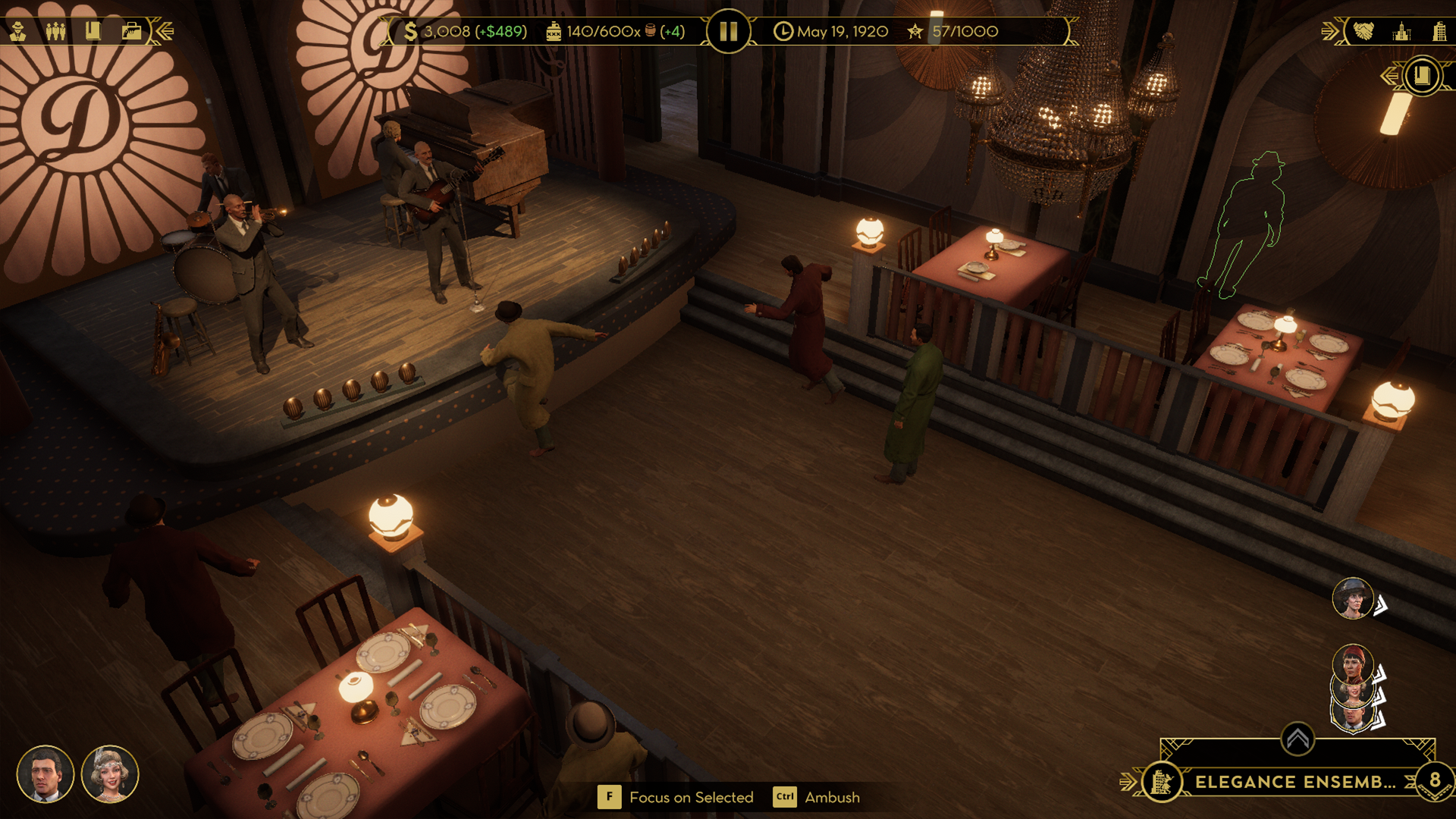Open the briefcase-and-pistol icon on the top-left
The image size is (1456, 819).
pyautogui.click(x=130, y=32)
